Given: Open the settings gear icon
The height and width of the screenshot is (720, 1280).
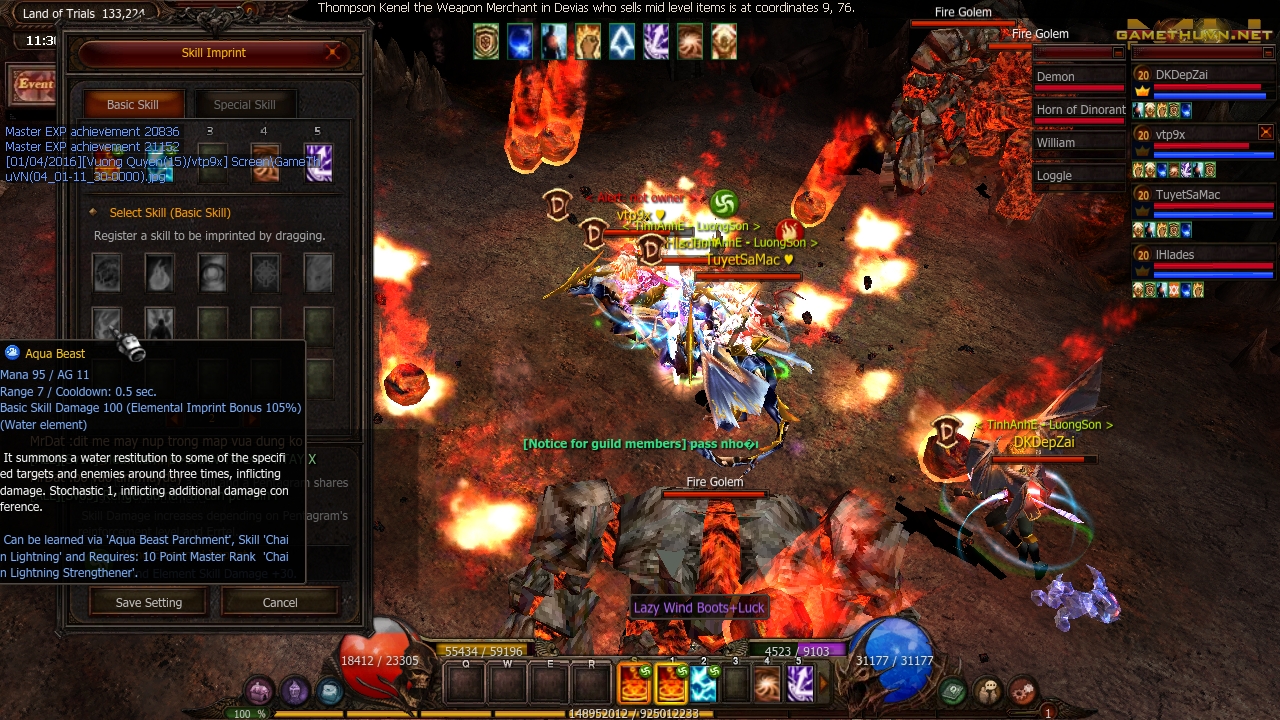Looking at the screenshot, I should click(1022, 690).
